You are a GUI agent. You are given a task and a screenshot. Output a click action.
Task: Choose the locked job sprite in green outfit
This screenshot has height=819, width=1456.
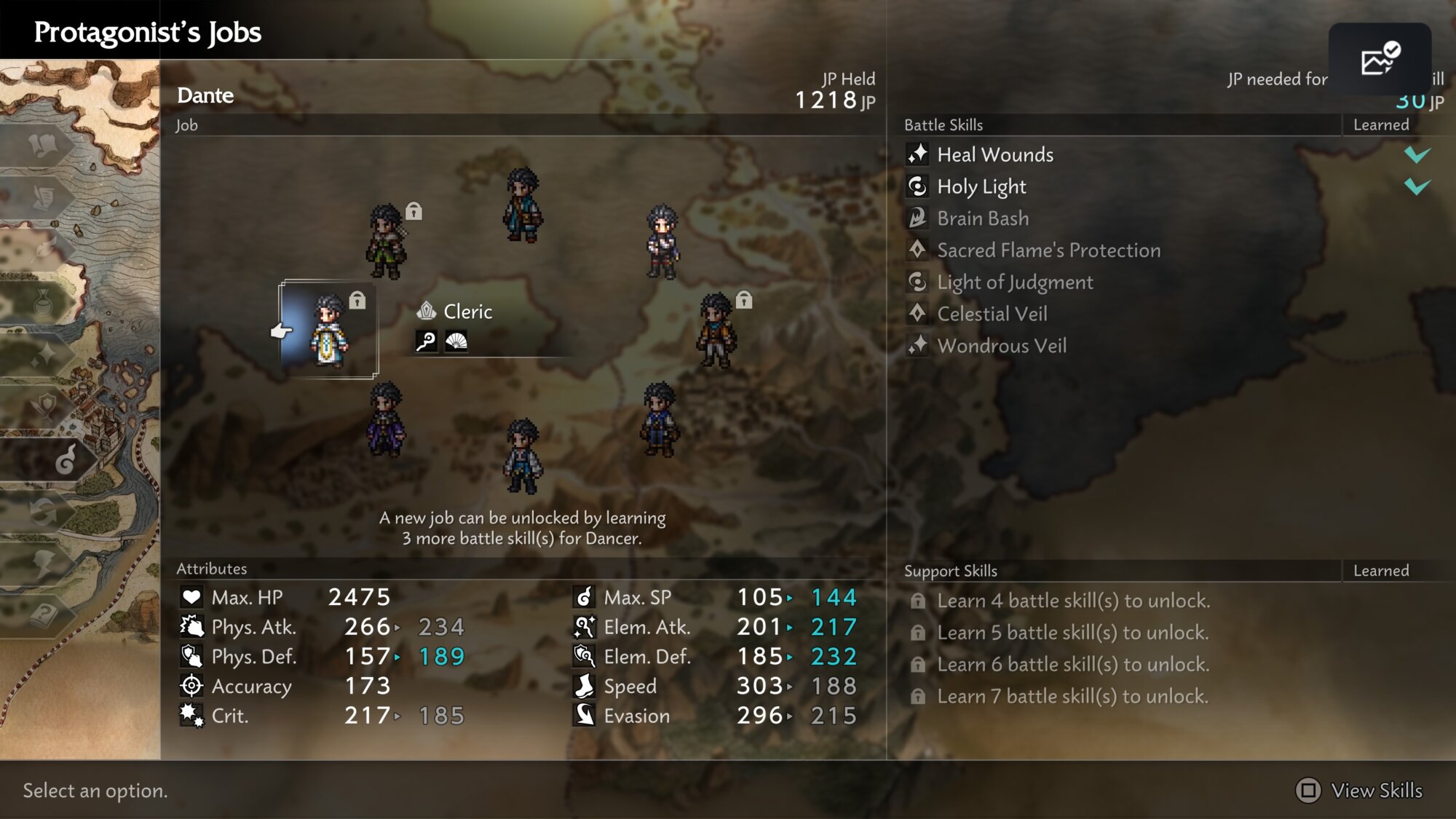point(386,242)
